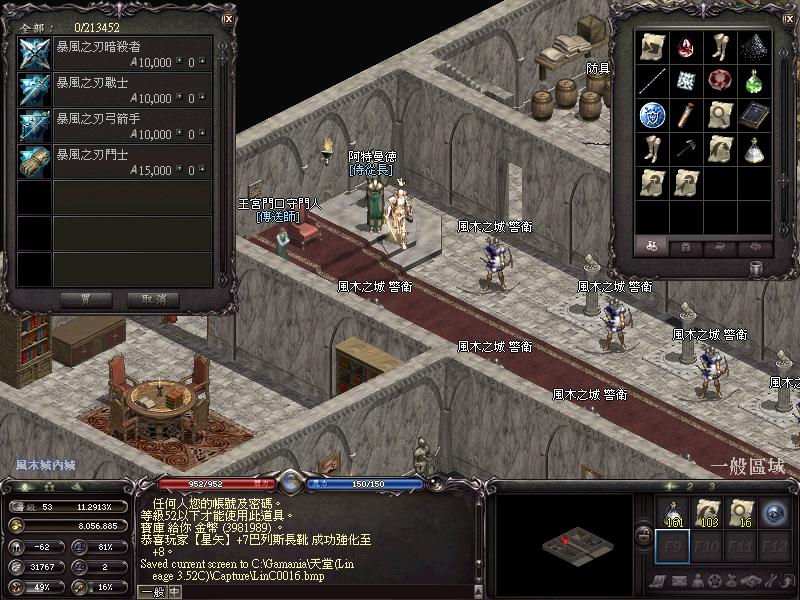Choose the white flask potion in inventory
Viewport: 800px width, 600px height.
pyautogui.click(x=753, y=149)
